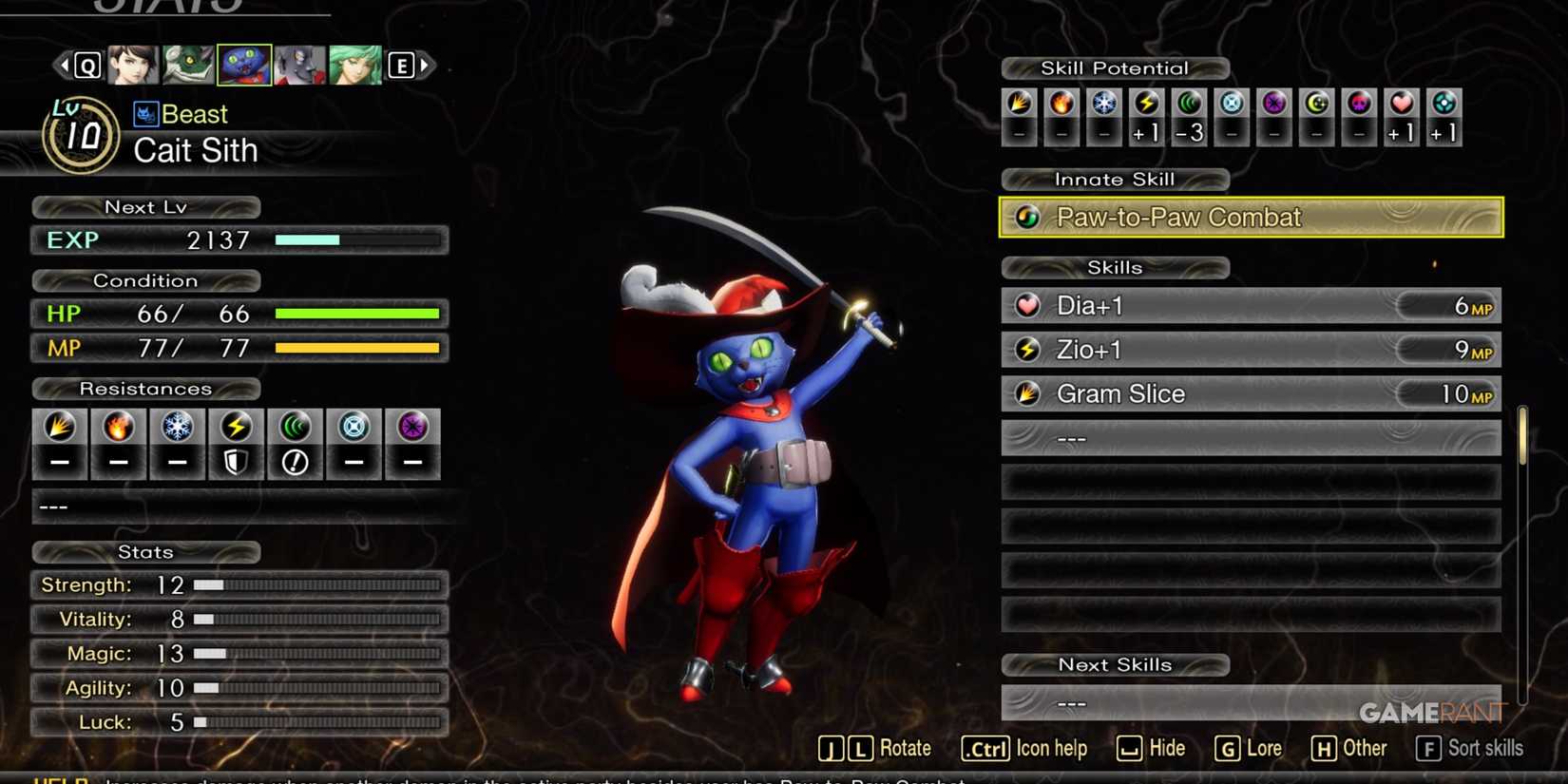Select the dragon demon portrait tab

click(x=190, y=65)
